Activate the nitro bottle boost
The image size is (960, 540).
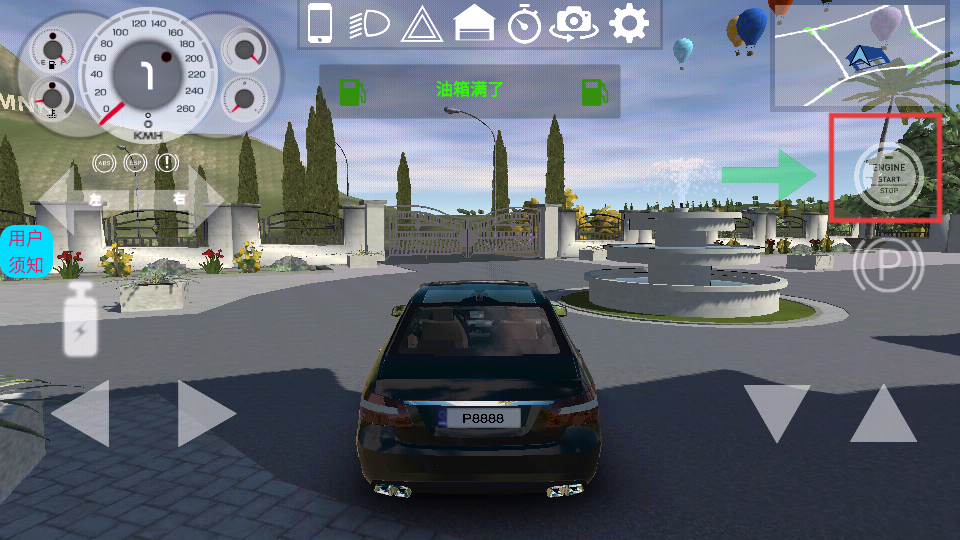pyautogui.click(x=81, y=320)
